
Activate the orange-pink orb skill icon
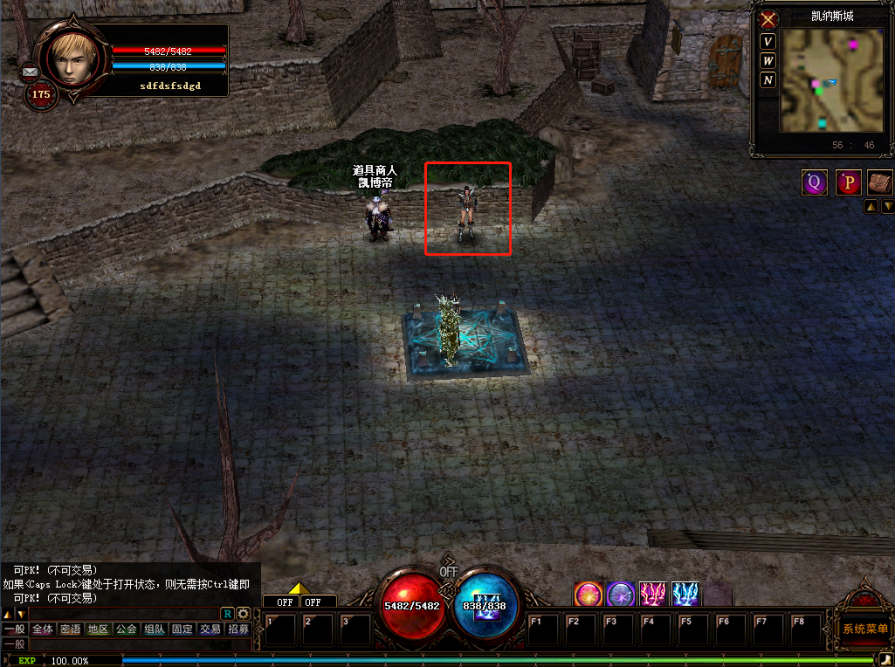point(588,594)
